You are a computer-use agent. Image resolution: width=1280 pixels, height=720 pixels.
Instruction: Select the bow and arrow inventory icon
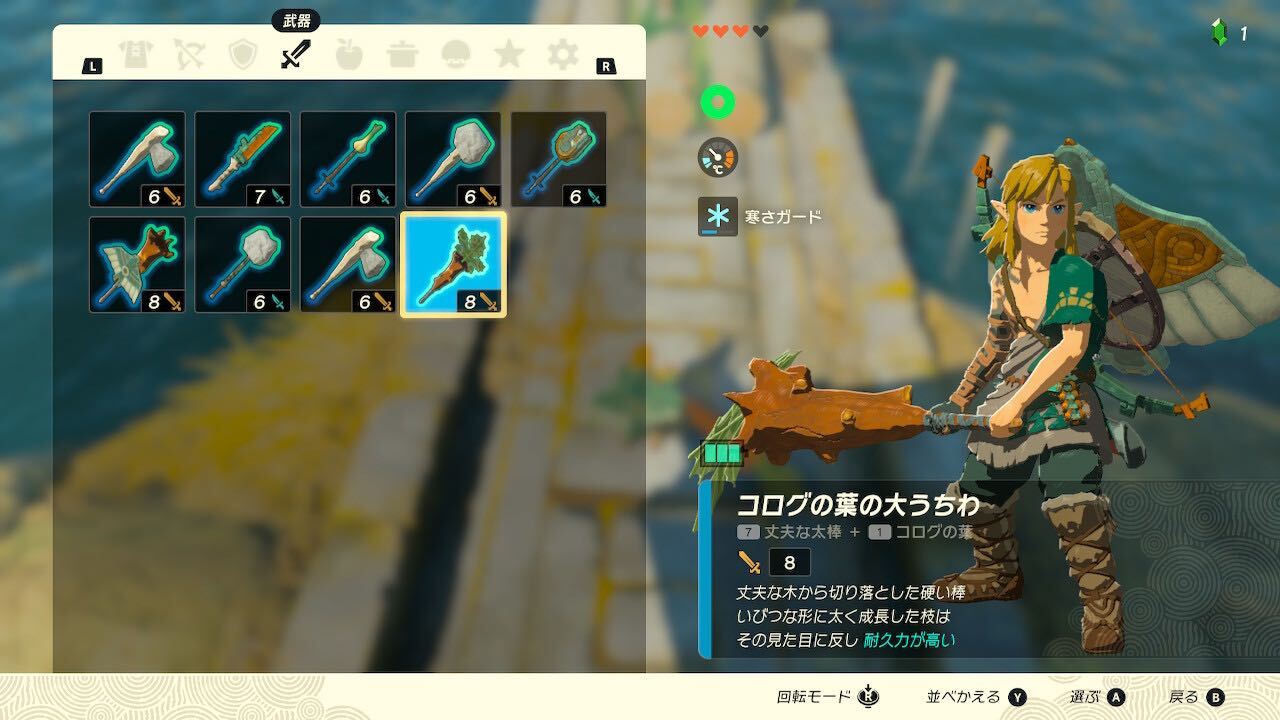188,55
